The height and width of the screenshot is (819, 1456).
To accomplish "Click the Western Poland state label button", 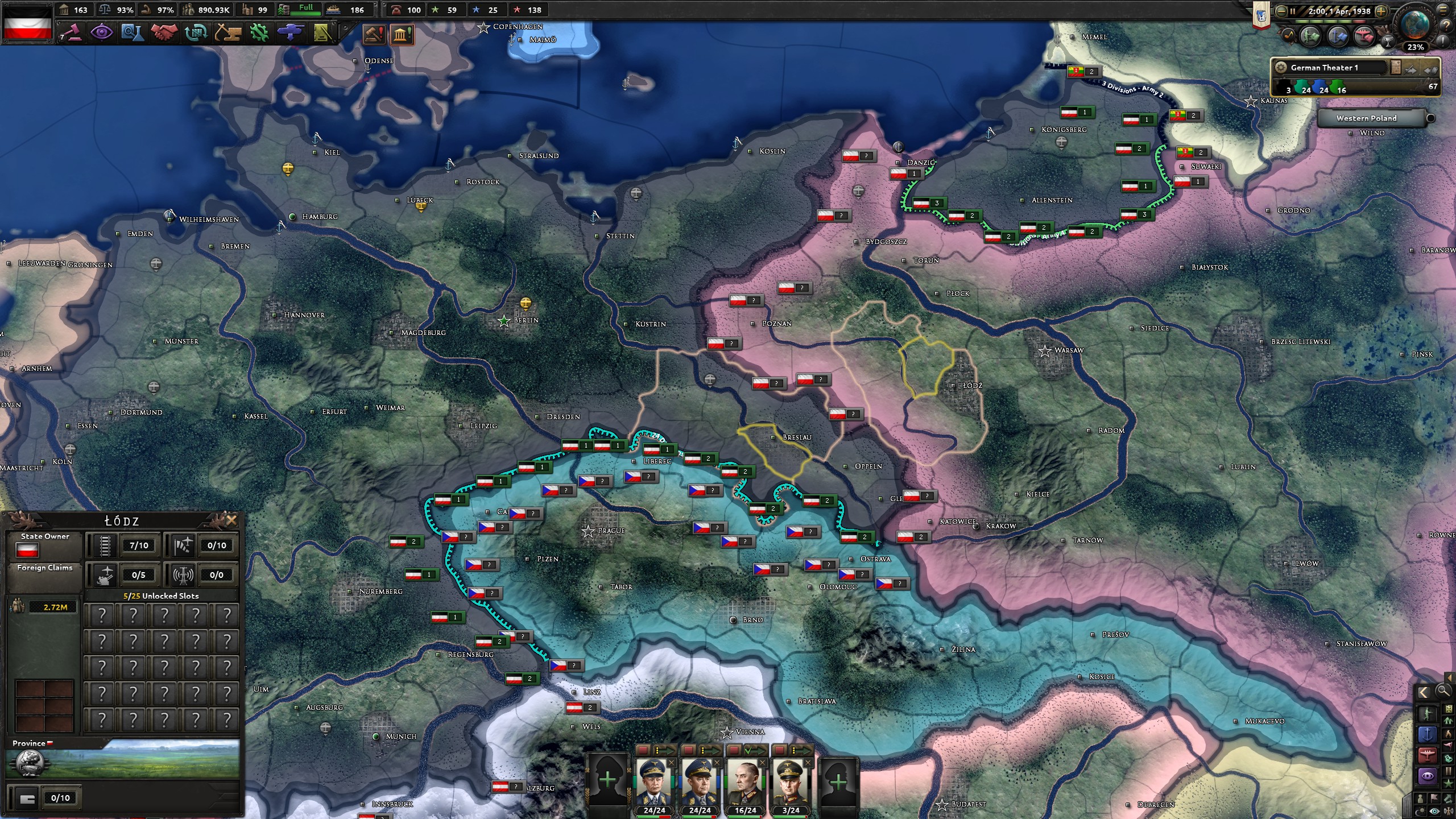I will pyautogui.click(x=1367, y=118).
